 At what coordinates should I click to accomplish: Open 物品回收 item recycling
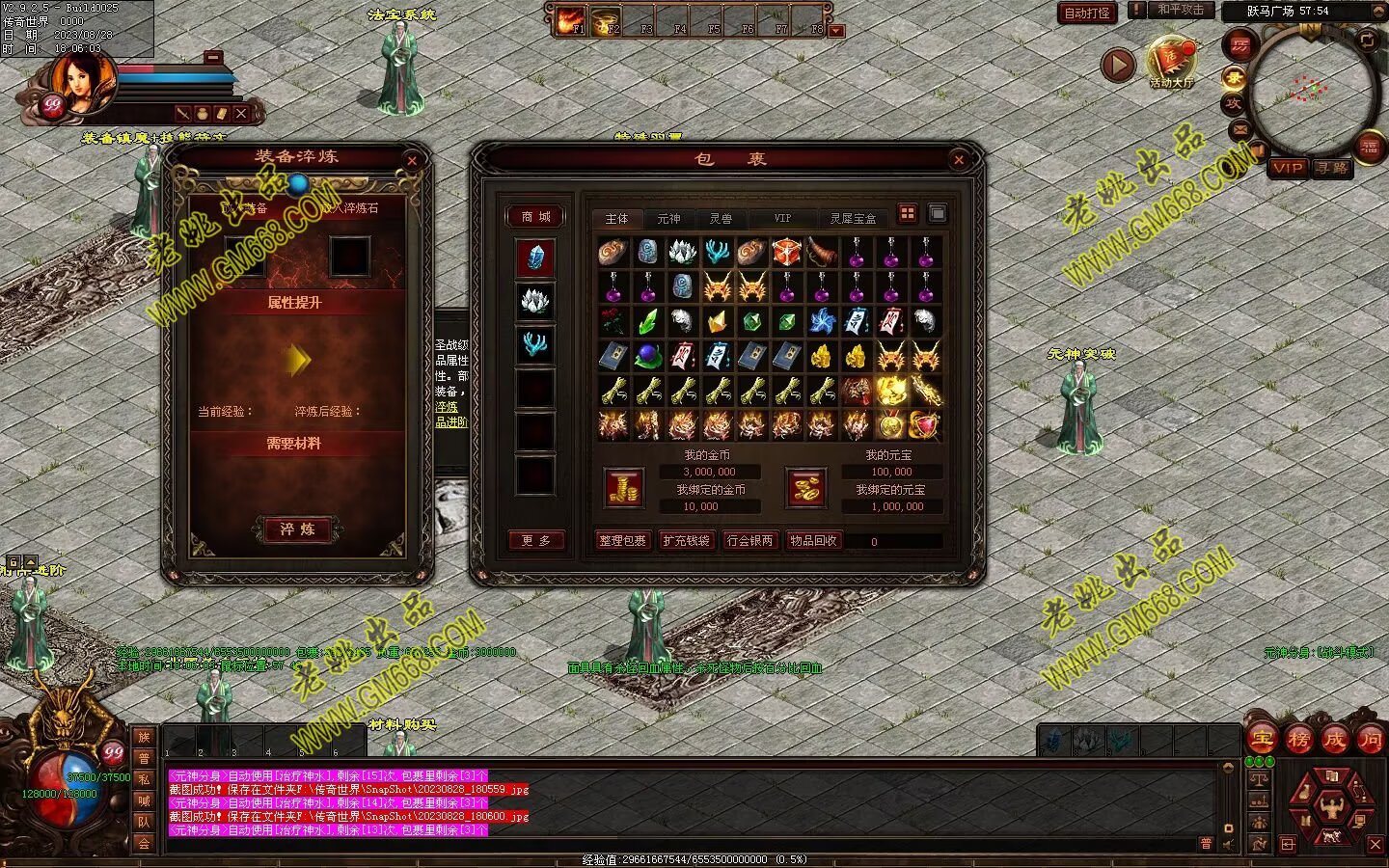[813, 541]
